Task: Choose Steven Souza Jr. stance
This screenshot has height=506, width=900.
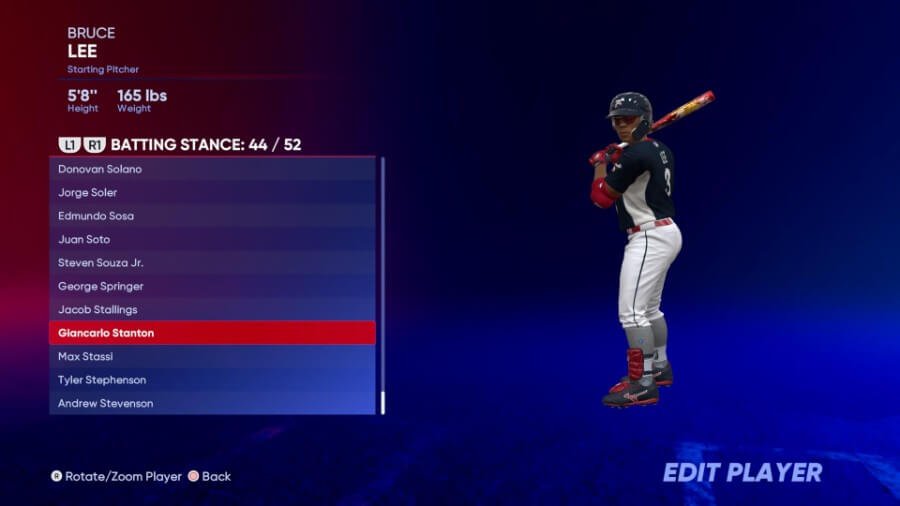Action: click(212, 263)
